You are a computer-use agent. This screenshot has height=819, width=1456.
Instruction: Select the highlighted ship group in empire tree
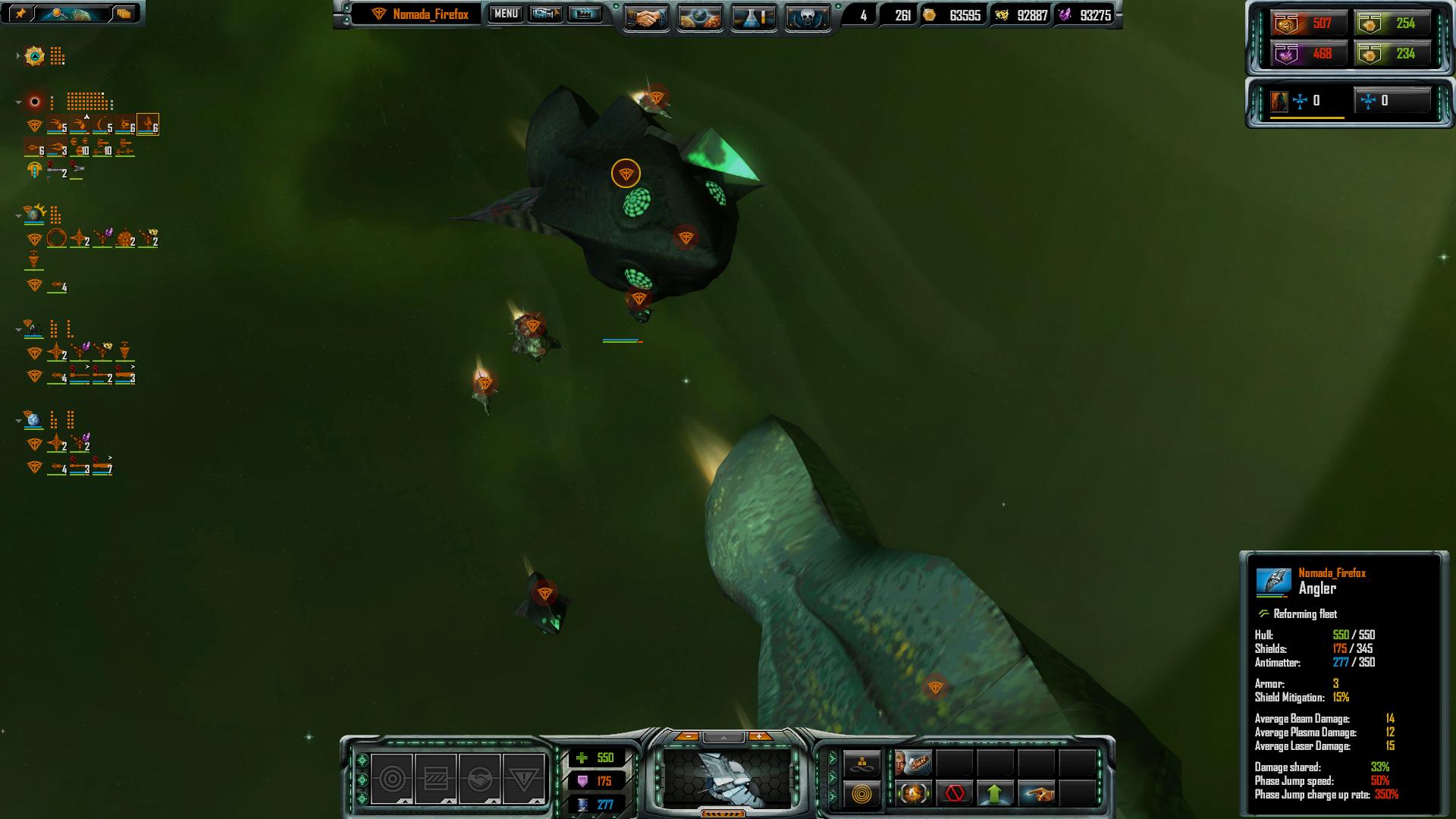coord(148,124)
